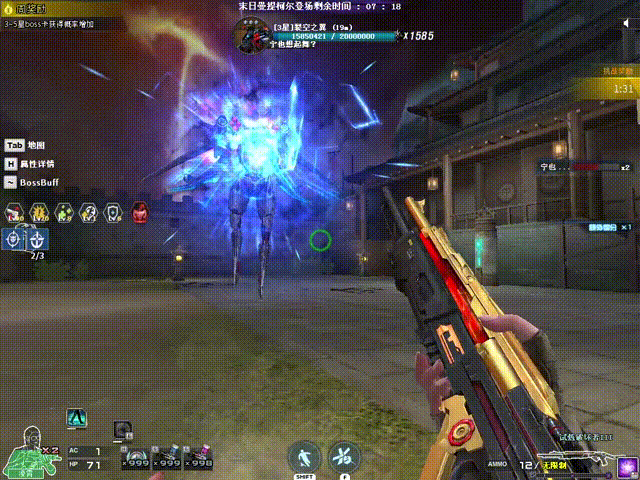Activate the crossed blades skill icon
The height and width of the screenshot is (480, 640).
tap(344, 458)
